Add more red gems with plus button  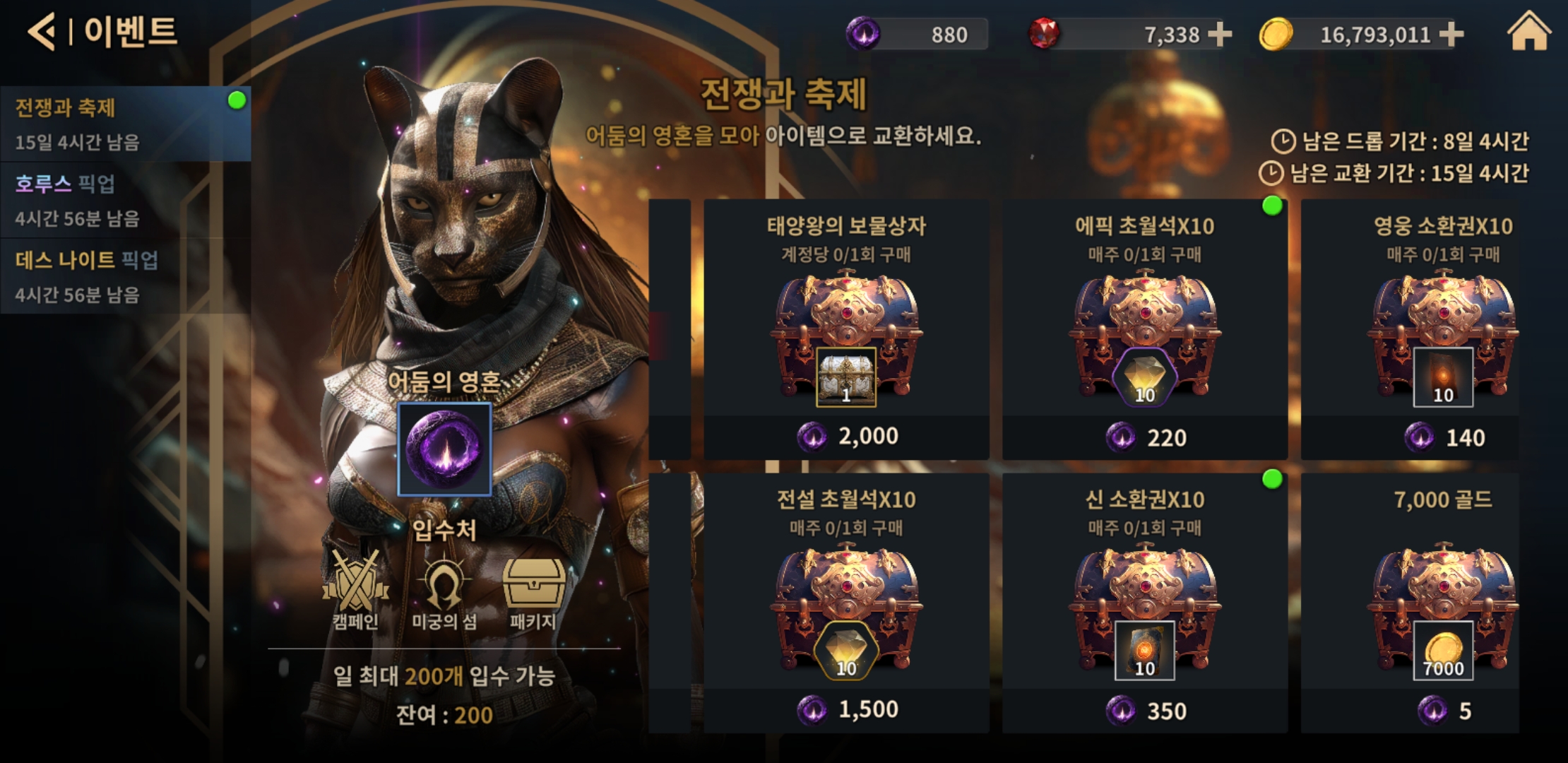[x=1220, y=34]
